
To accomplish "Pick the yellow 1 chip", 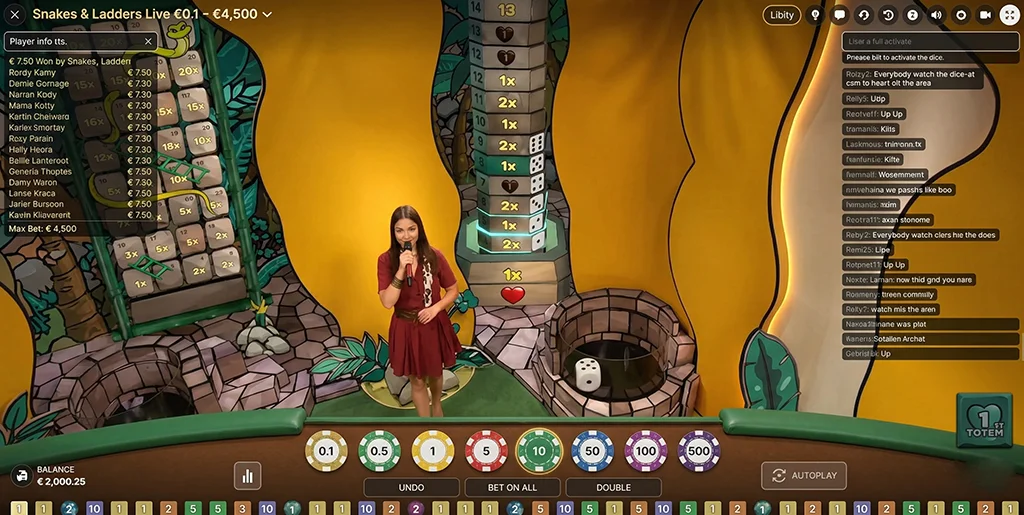I will click(433, 451).
